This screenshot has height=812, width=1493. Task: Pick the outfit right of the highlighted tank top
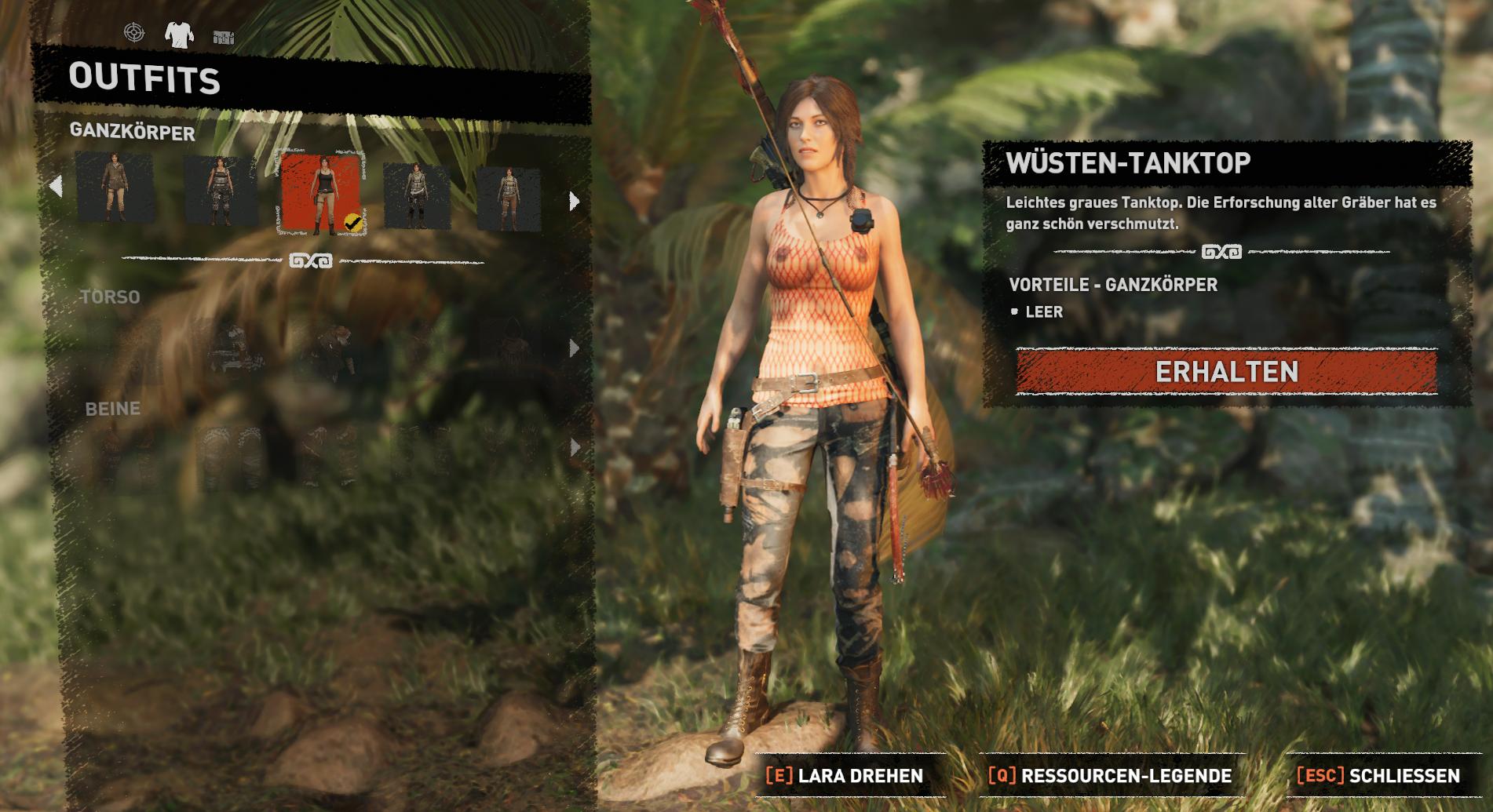[417, 196]
